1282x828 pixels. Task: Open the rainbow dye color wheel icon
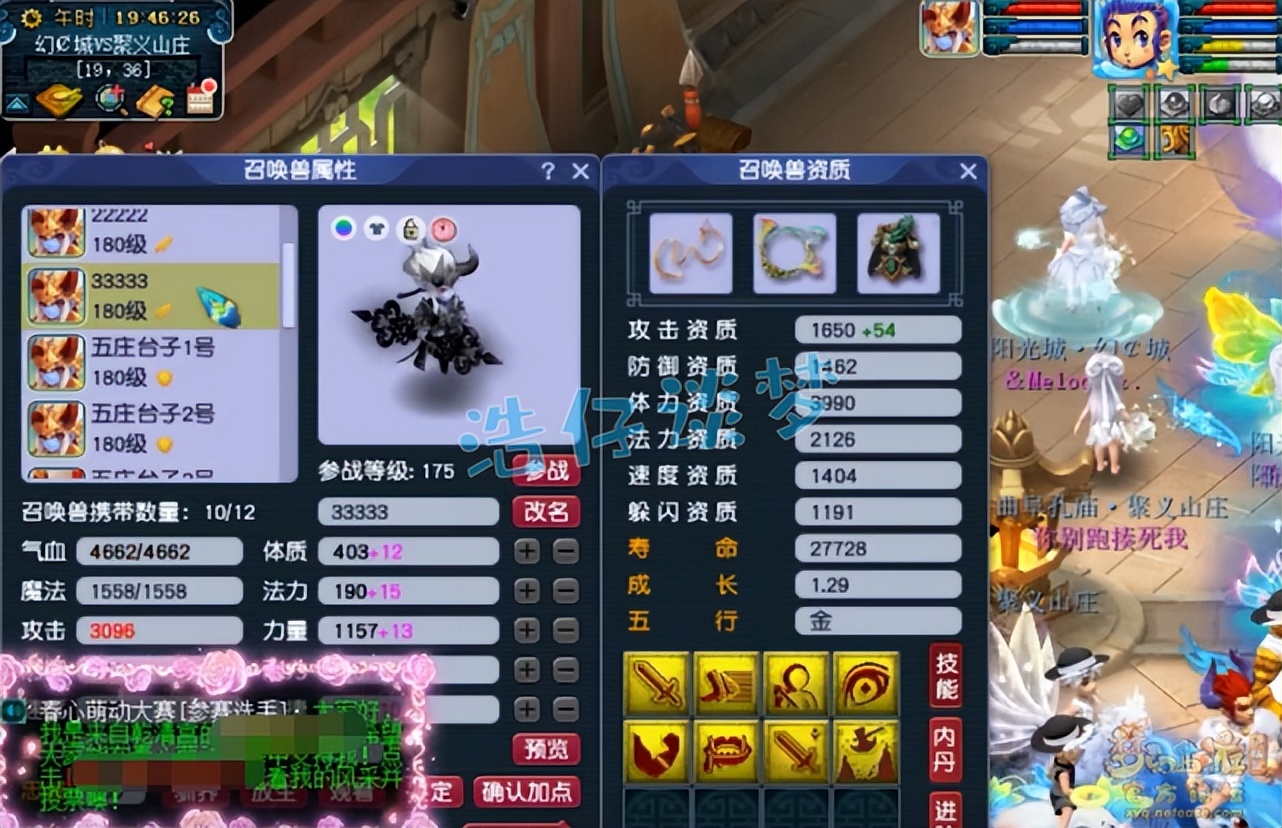click(x=343, y=227)
